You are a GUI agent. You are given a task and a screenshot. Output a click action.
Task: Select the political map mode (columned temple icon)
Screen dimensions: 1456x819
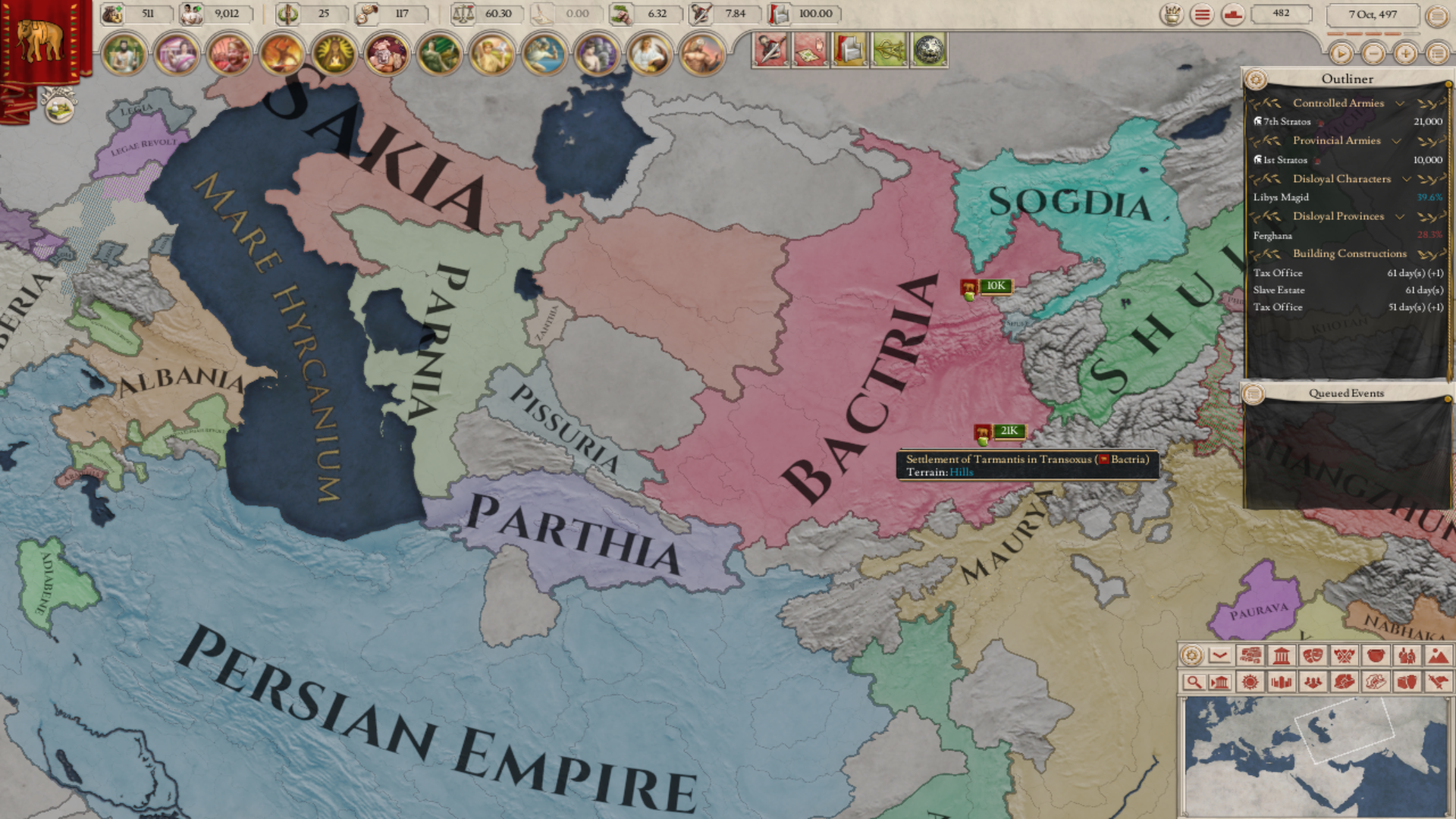coord(1283,657)
